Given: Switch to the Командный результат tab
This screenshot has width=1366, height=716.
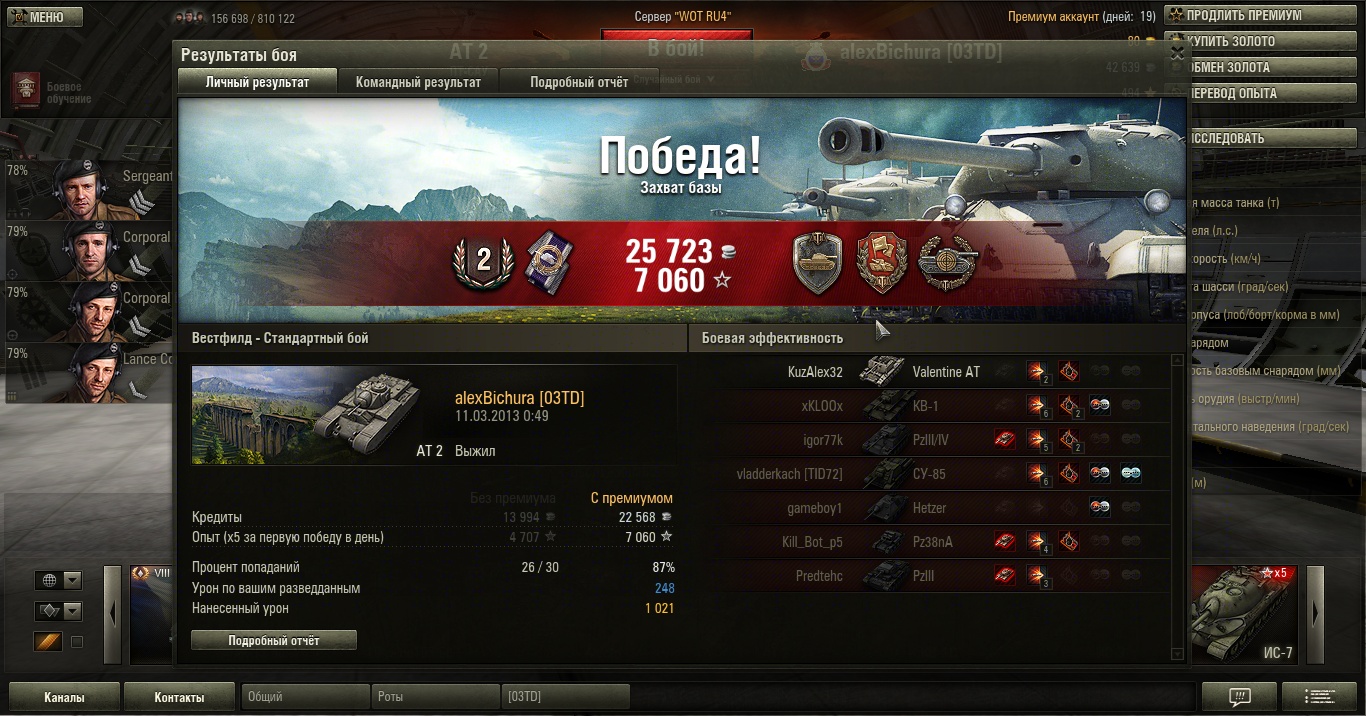Looking at the screenshot, I should tap(418, 82).
